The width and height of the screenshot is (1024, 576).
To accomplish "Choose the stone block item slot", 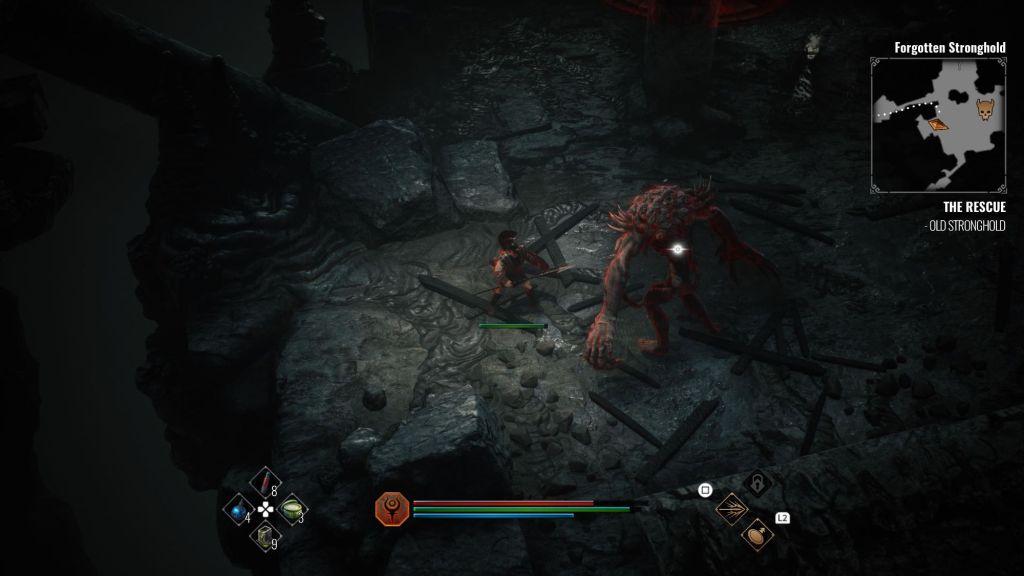I will [x=264, y=536].
